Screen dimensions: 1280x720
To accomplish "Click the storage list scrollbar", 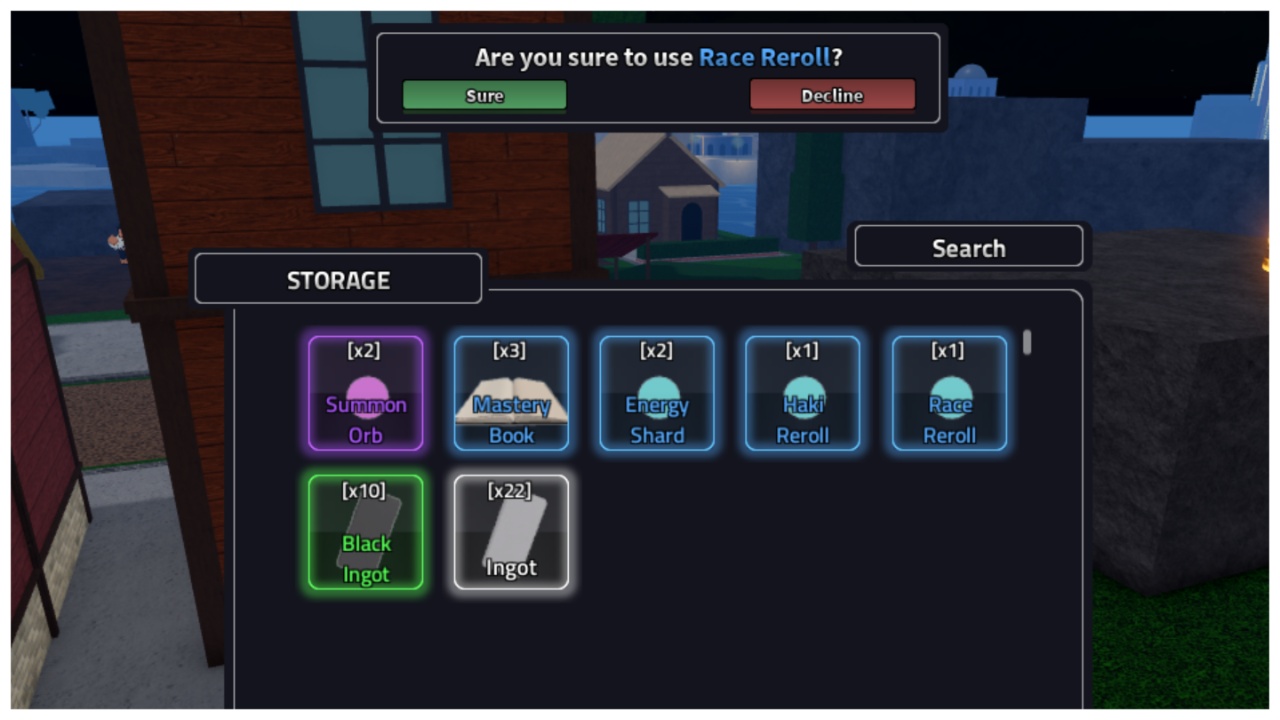I will pyautogui.click(x=1027, y=343).
